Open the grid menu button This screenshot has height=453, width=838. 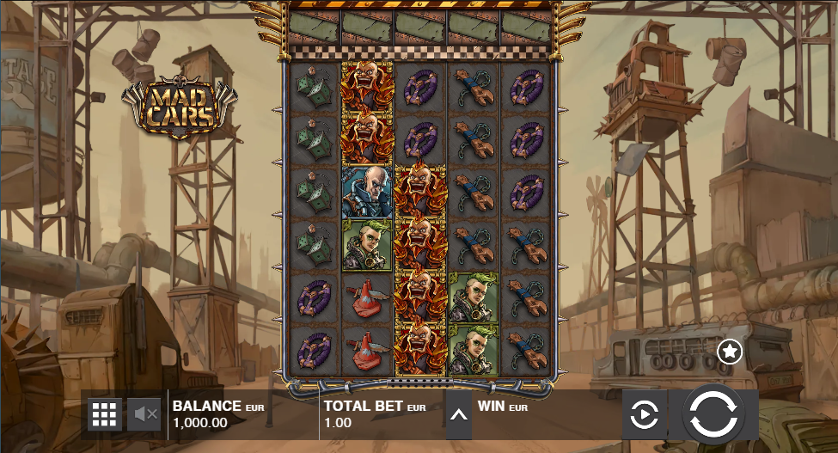point(104,414)
